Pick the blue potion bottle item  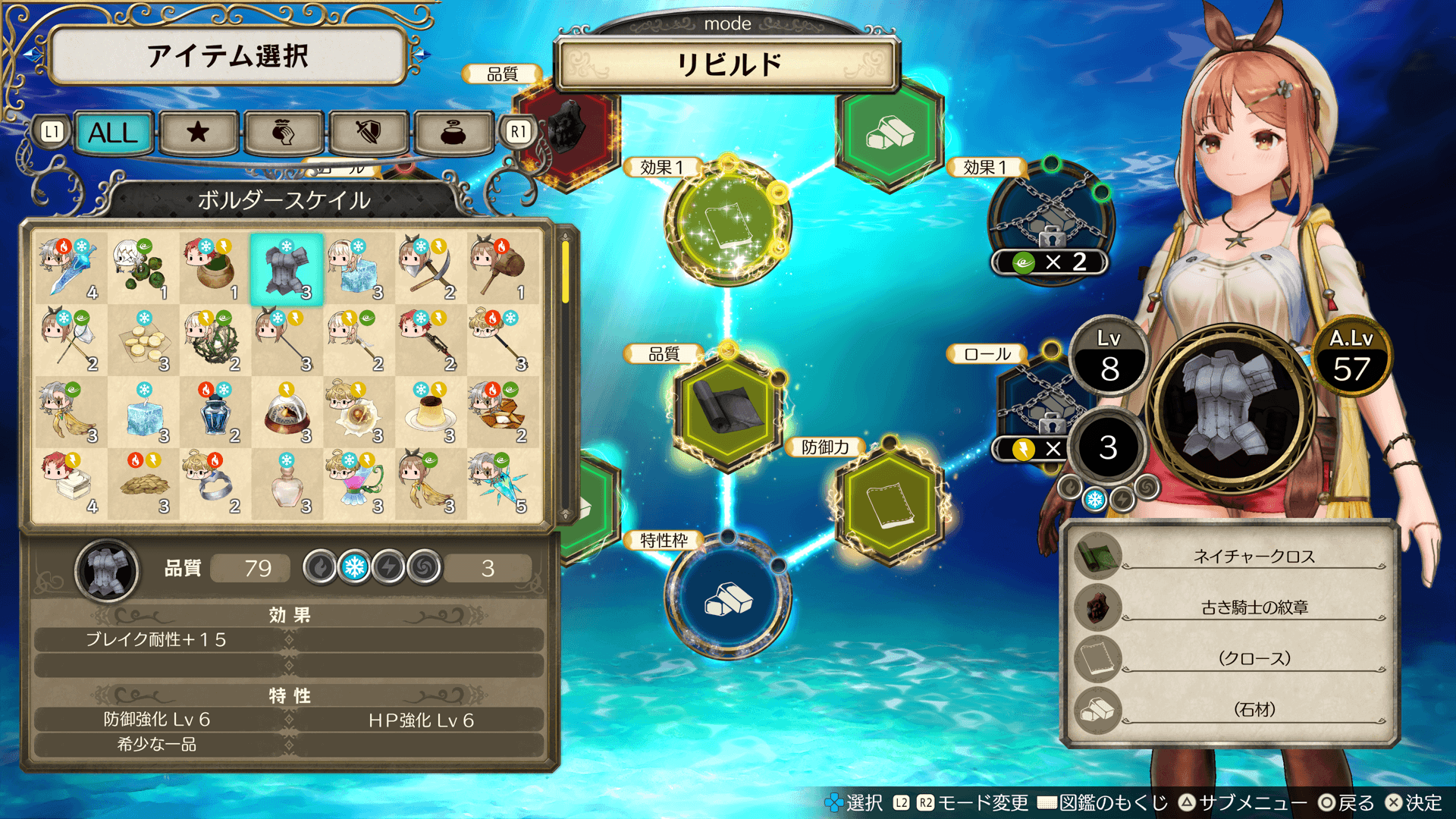215,413
